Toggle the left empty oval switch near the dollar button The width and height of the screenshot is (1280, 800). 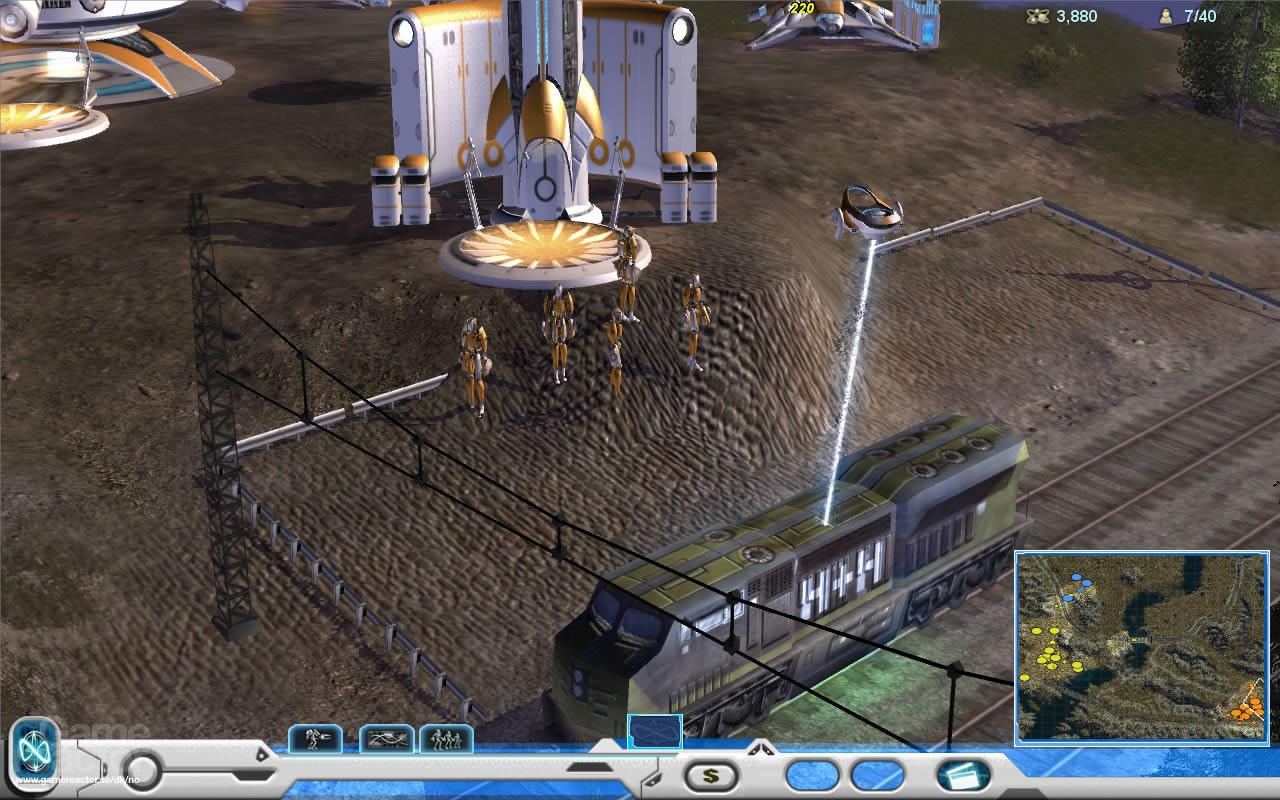tap(810, 776)
